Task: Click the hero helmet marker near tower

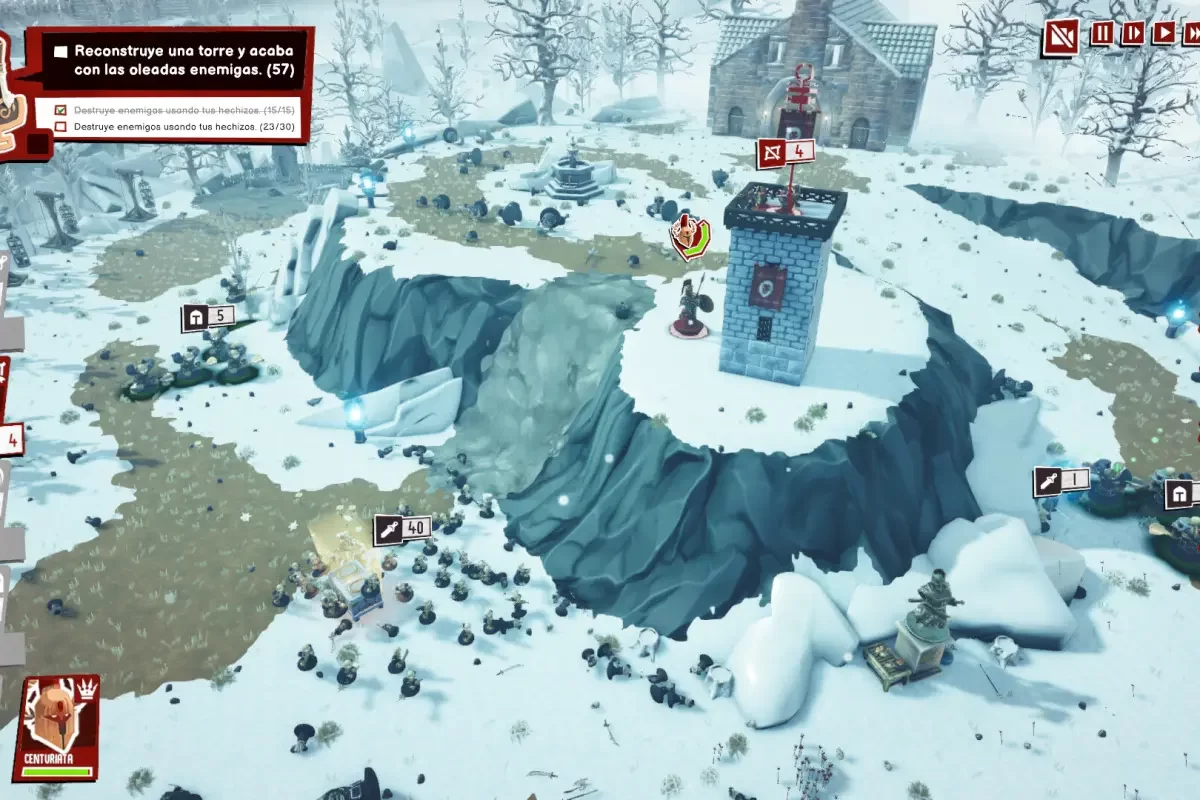Action: coord(688,236)
